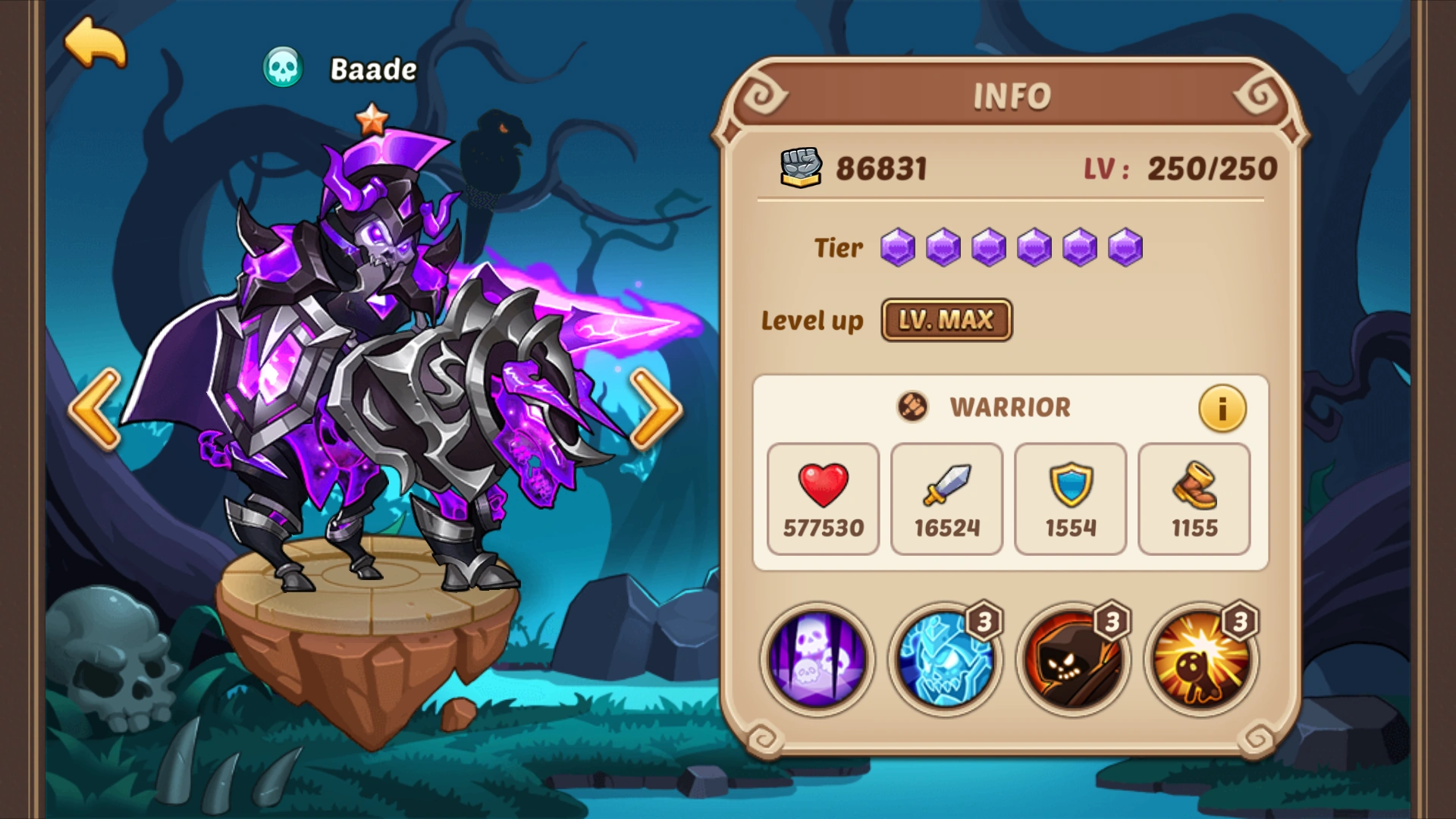View the dark reaper skill details
1456x819 pixels.
[x=1068, y=660]
